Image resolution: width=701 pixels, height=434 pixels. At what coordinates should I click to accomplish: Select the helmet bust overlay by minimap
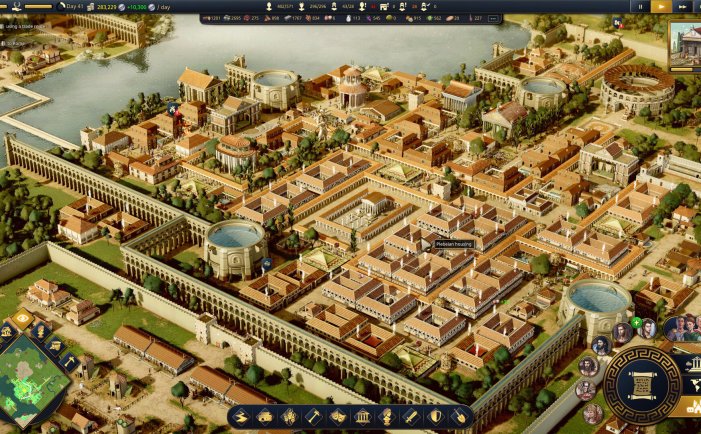(x=41, y=330)
